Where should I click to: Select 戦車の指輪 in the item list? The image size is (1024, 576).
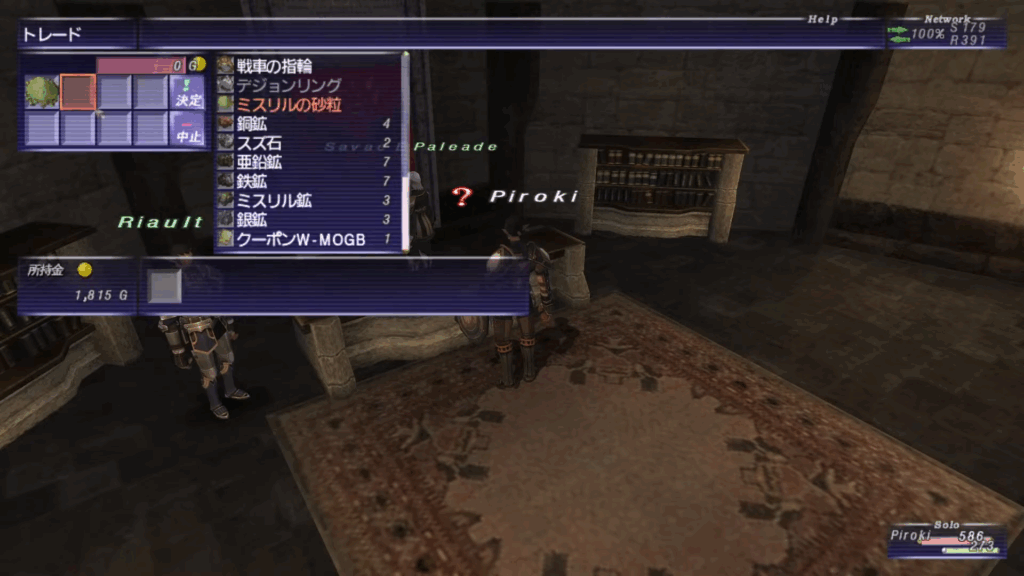274,66
